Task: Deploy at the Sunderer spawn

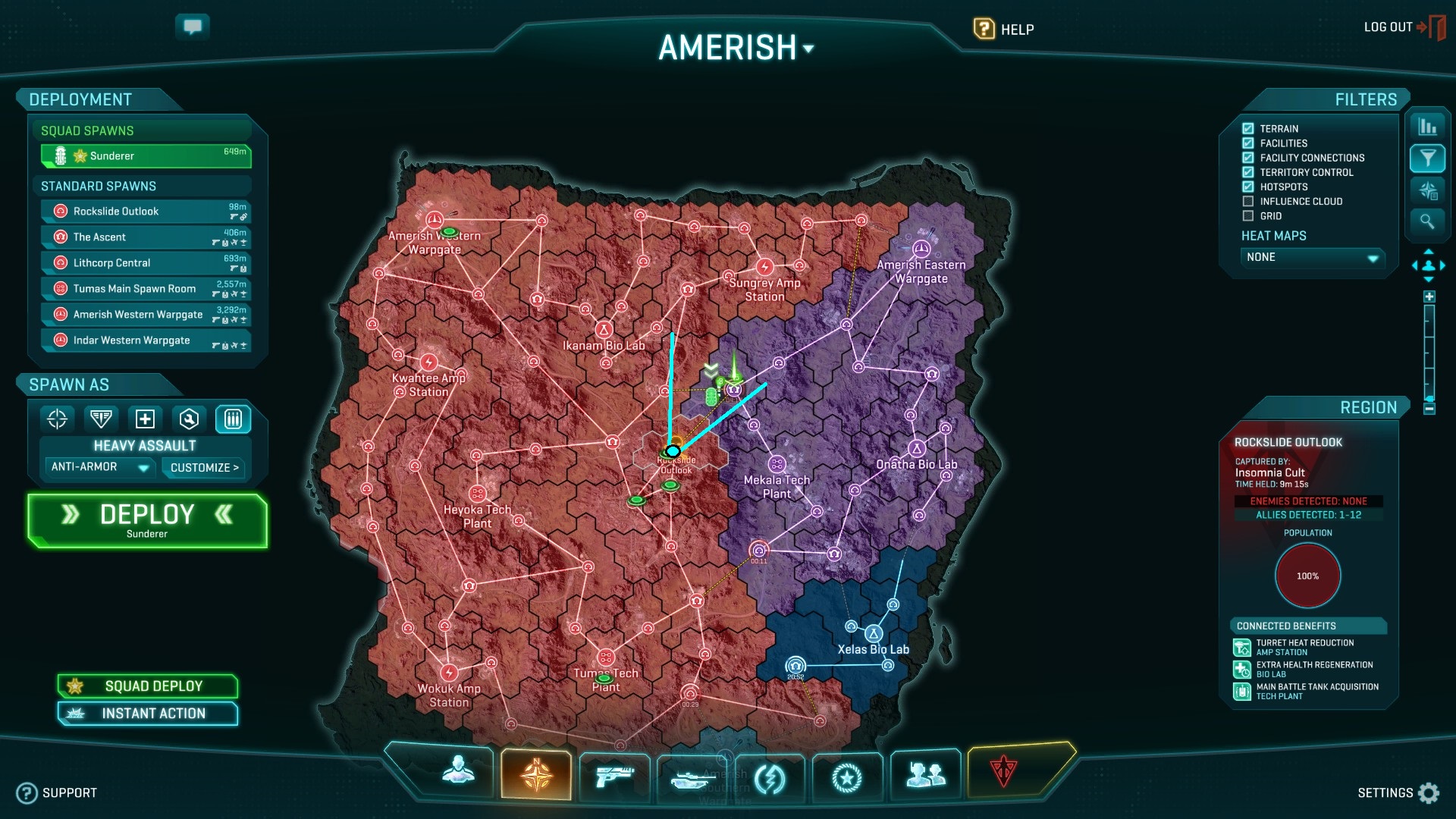Action: (147, 520)
